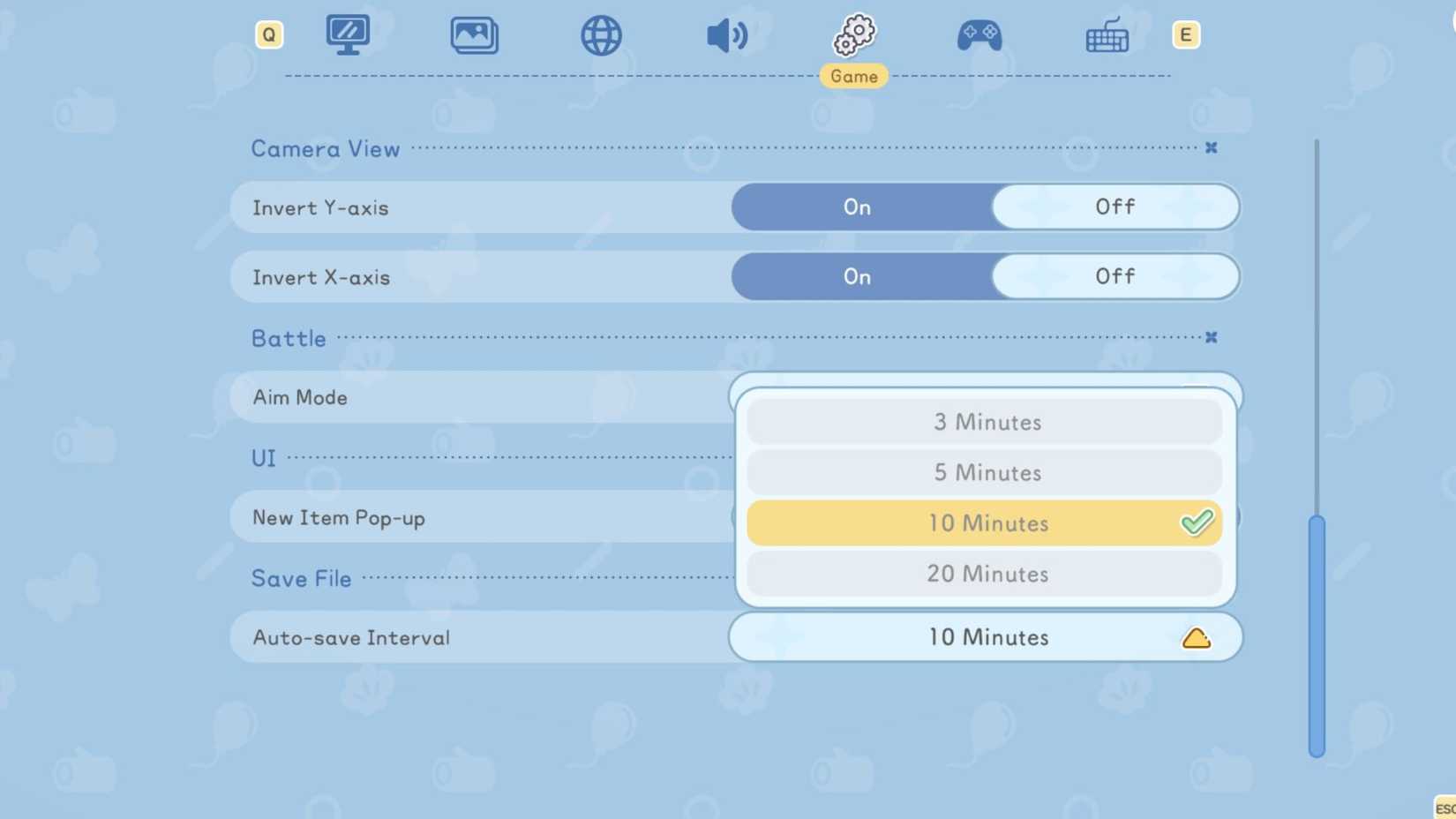Turn Invert Y-axis off

point(1115,207)
